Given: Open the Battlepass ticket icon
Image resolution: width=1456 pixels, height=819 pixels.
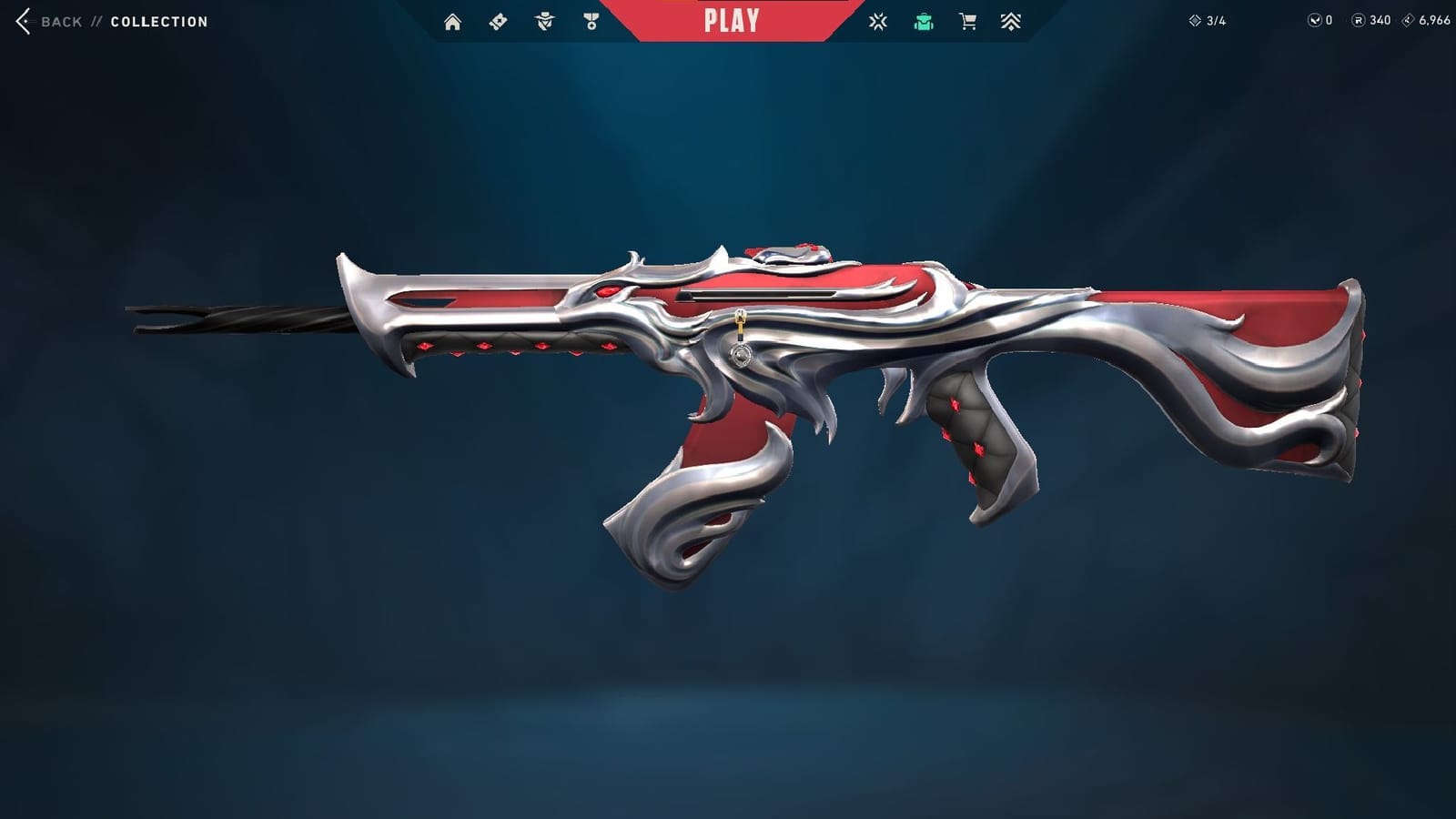Looking at the screenshot, I should 497,20.
